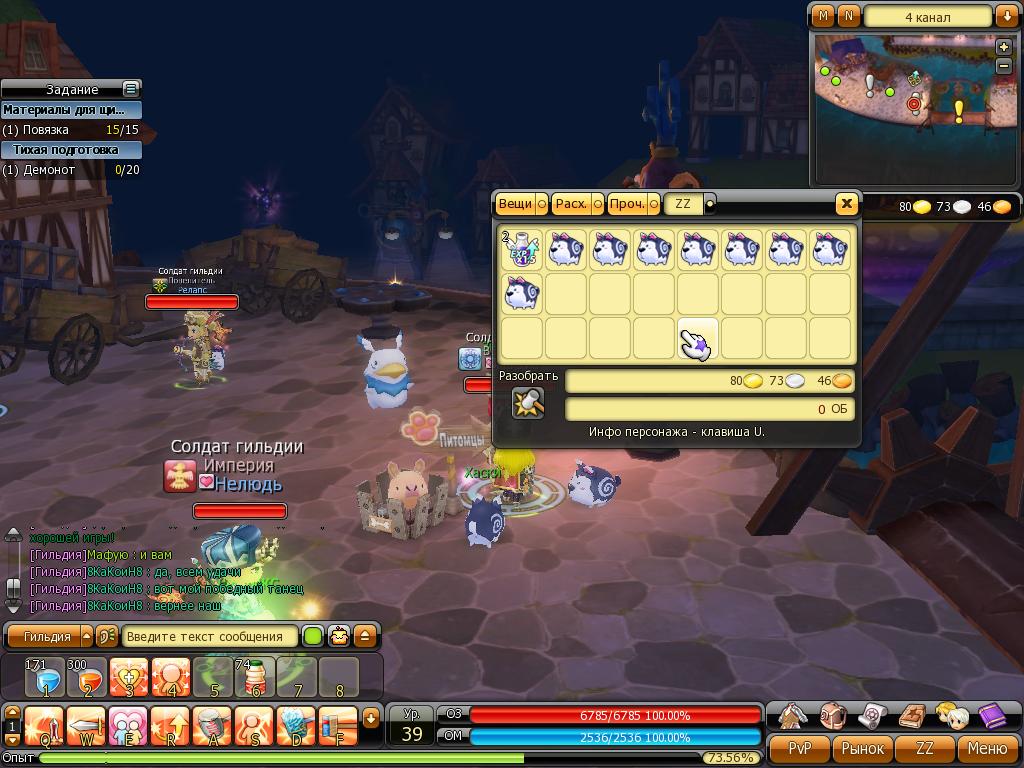Use the blue mana potion in slot 1
The image size is (1024, 768).
[45, 678]
